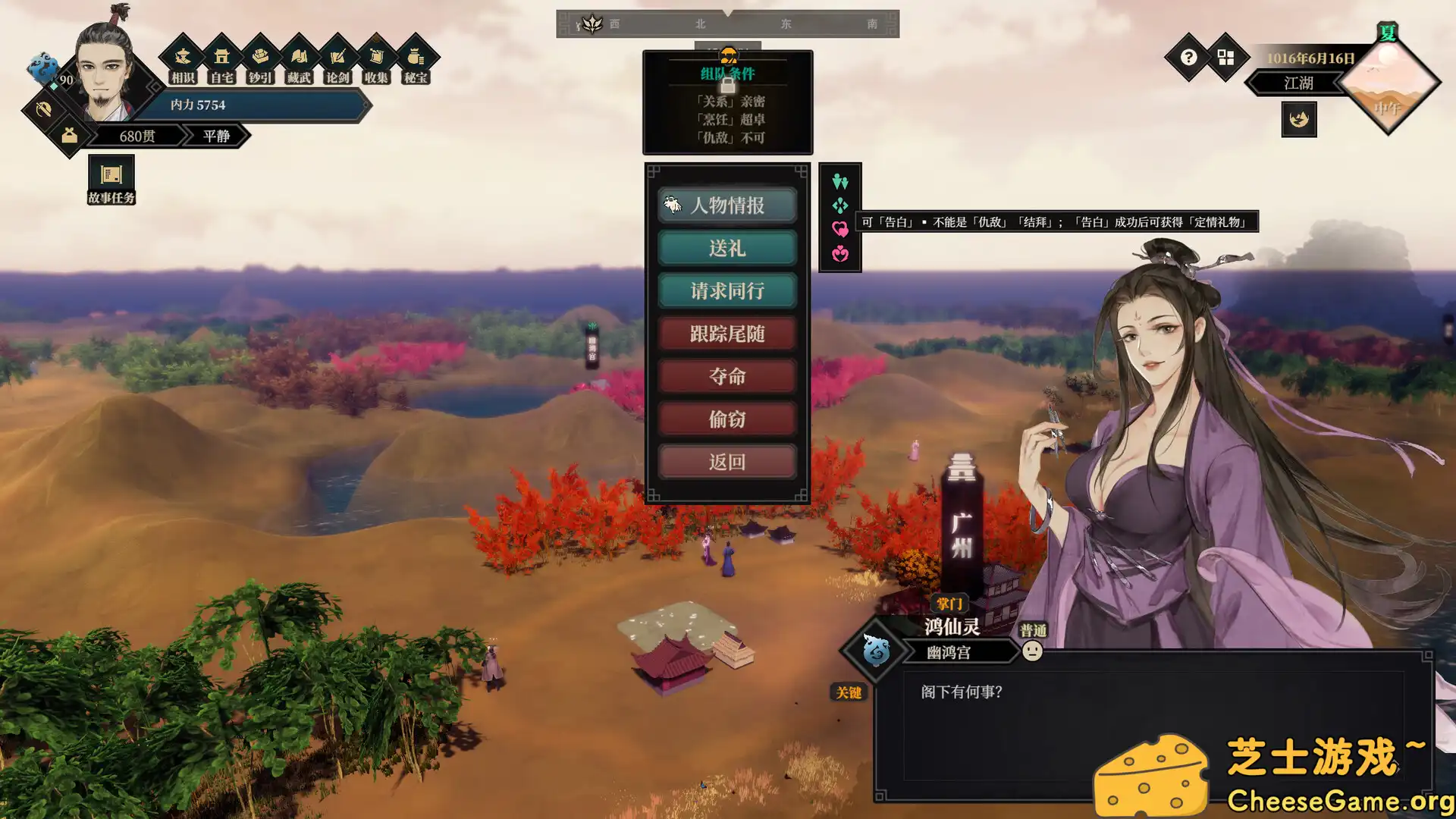
Task: Open the 人物情报 character info option
Action: [x=726, y=205]
